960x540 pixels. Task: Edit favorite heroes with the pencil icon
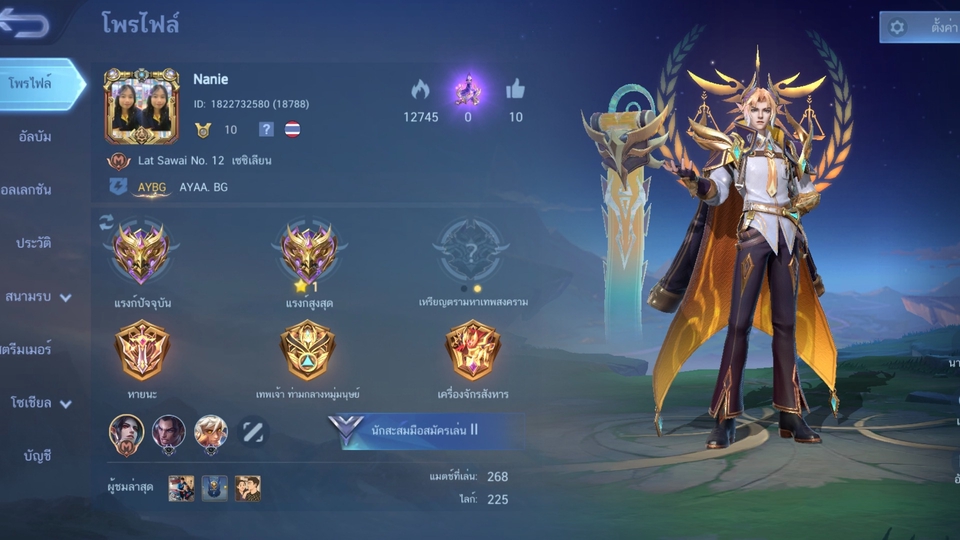(x=253, y=432)
